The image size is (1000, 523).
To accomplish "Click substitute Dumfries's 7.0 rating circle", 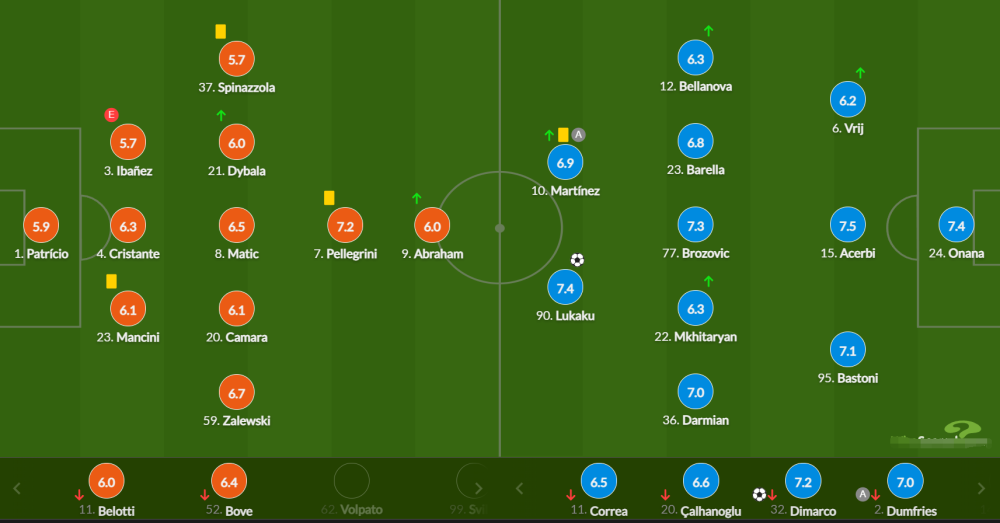I will (905, 482).
